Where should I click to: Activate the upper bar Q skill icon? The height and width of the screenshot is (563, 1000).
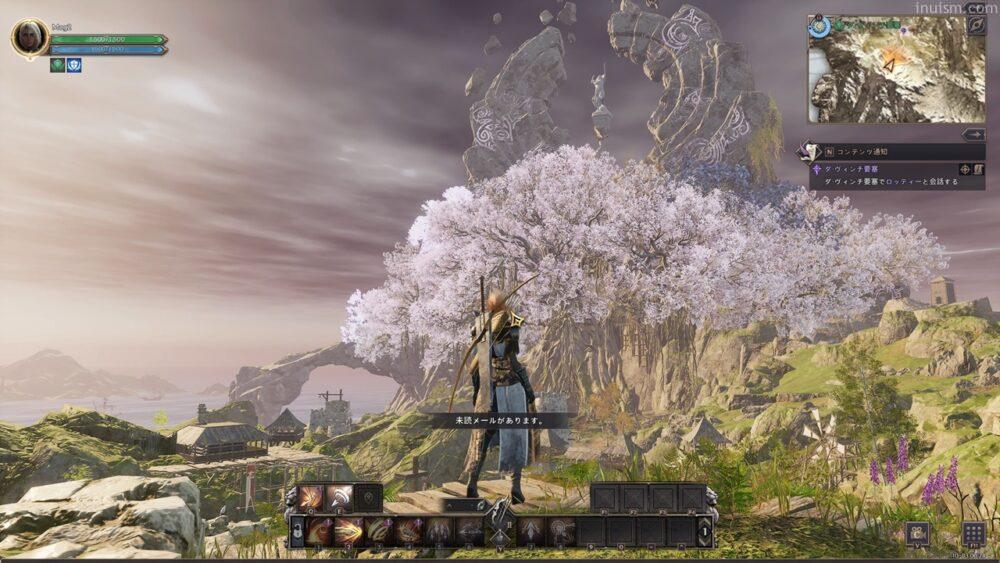pos(312,497)
